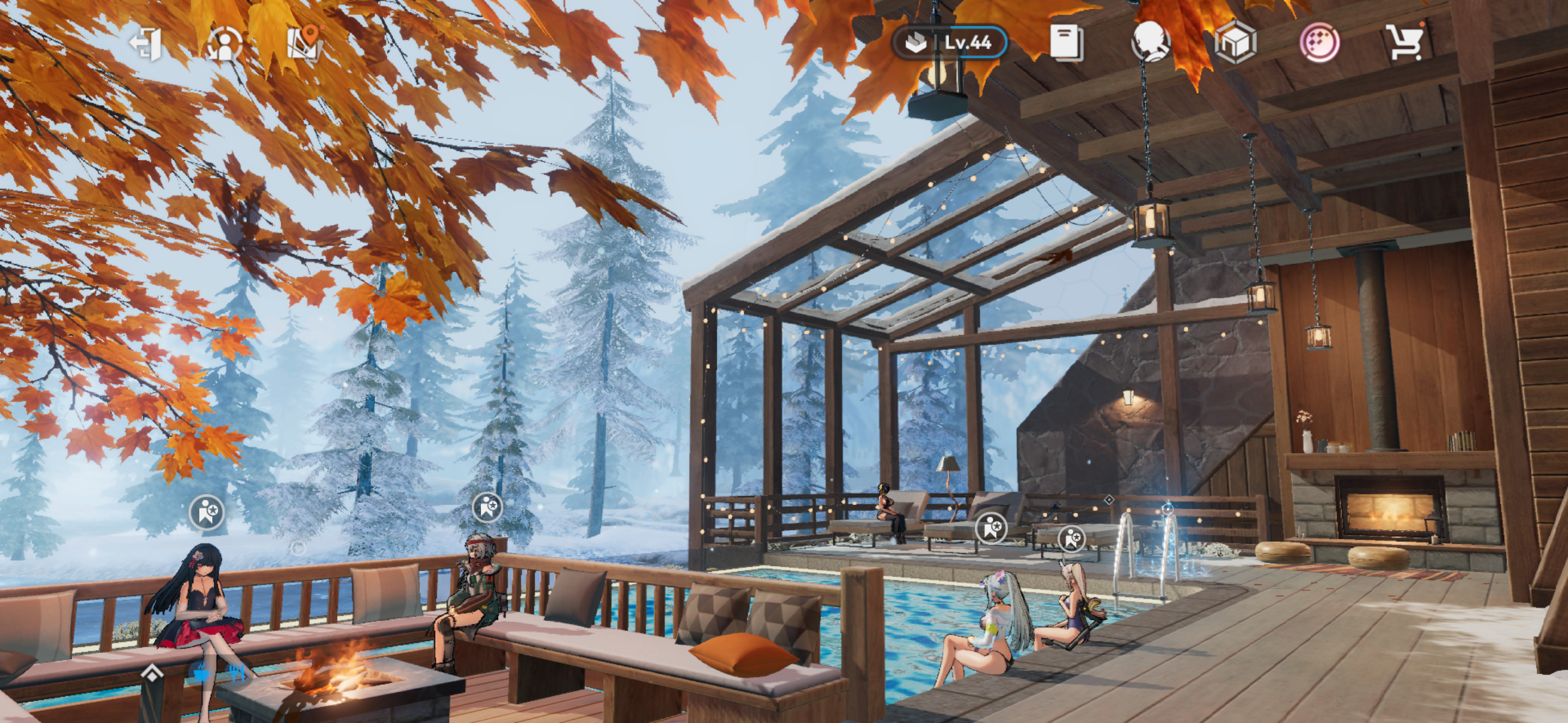Select the blue fork and knife icon
1568x723 pixels.
click(x=238, y=673)
